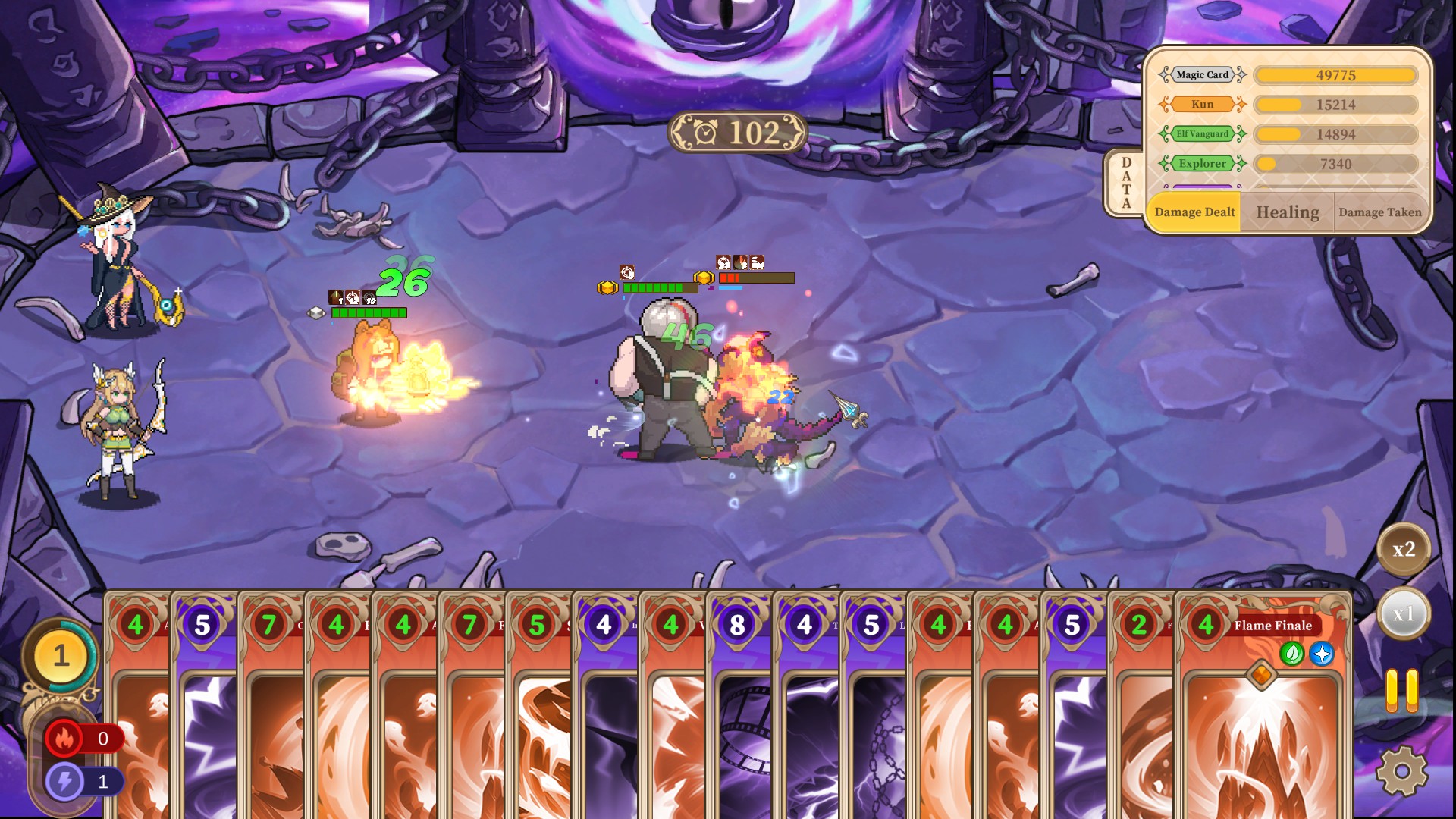This screenshot has height=819, width=1456.
Task: Collapse the DATA side panel
Action: 1126,184
